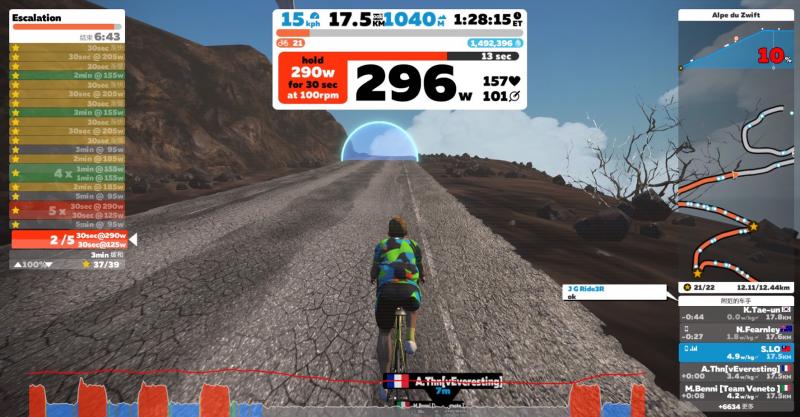Select the 5x interval set in workout list
Viewport: 800px width, 417px height.
pyautogui.click(x=68, y=211)
